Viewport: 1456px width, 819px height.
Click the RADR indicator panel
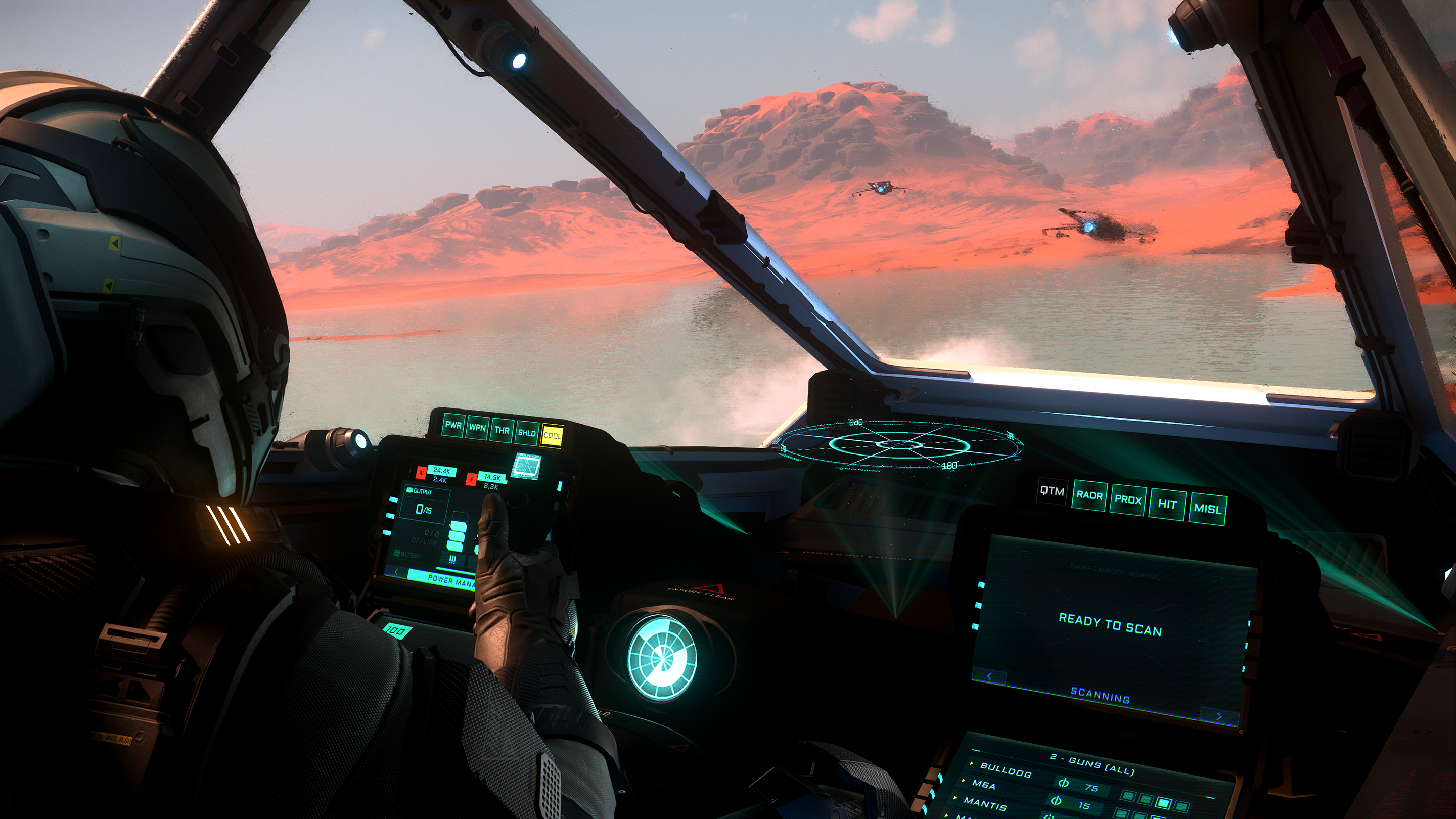coord(1089,495)
